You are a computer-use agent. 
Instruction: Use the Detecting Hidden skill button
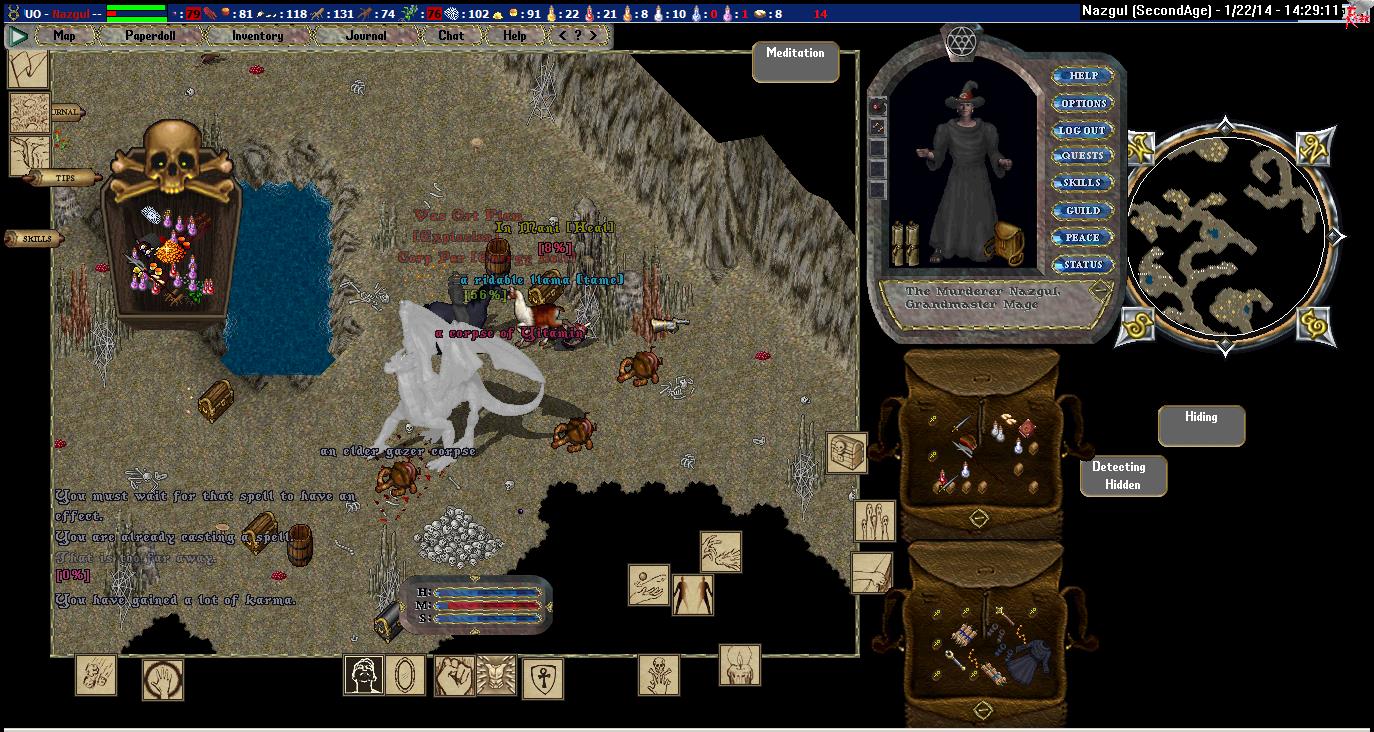click(1123, 476)
